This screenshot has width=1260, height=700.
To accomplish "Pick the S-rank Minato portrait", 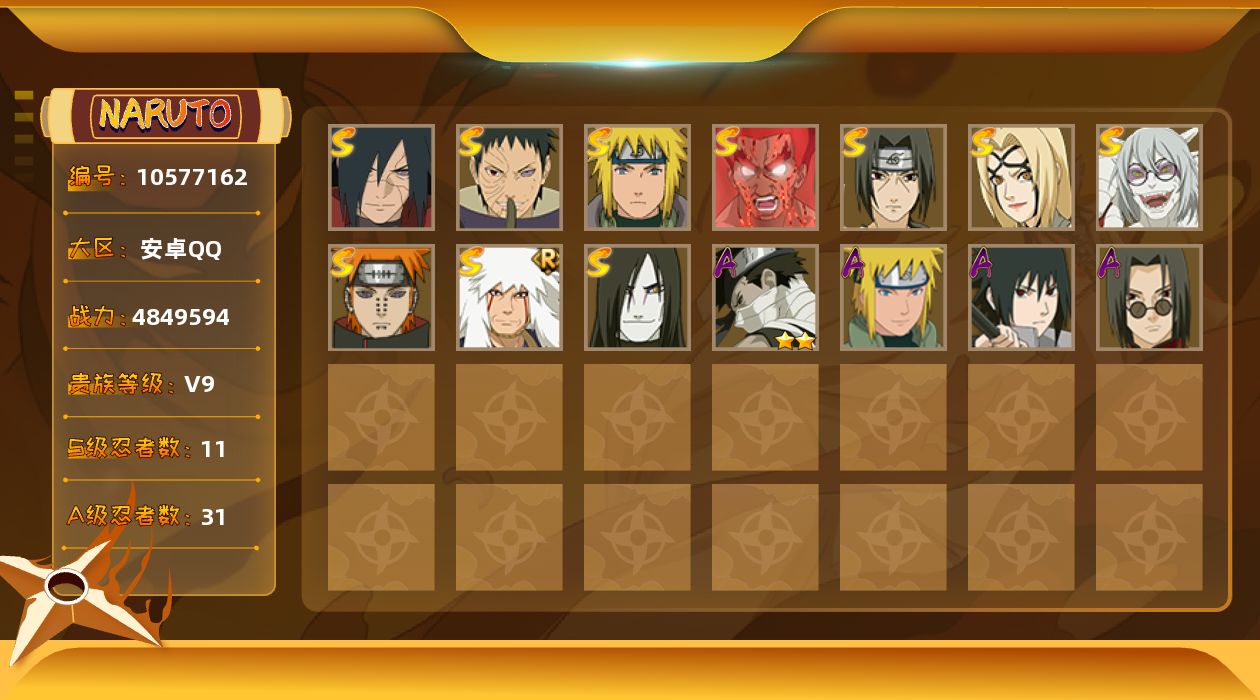I will point(637,177).
